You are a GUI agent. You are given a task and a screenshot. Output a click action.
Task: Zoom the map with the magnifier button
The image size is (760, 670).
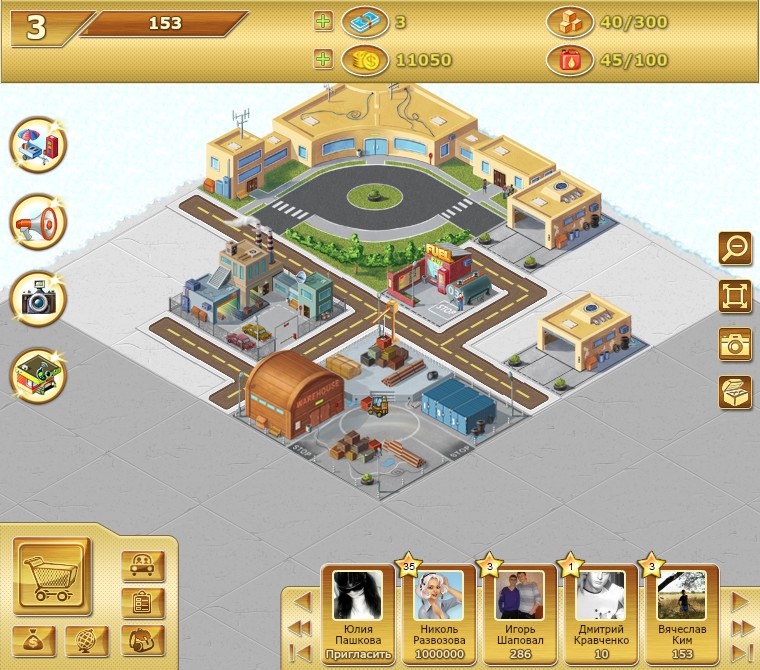pyautogui.click(x=735, y=247)
